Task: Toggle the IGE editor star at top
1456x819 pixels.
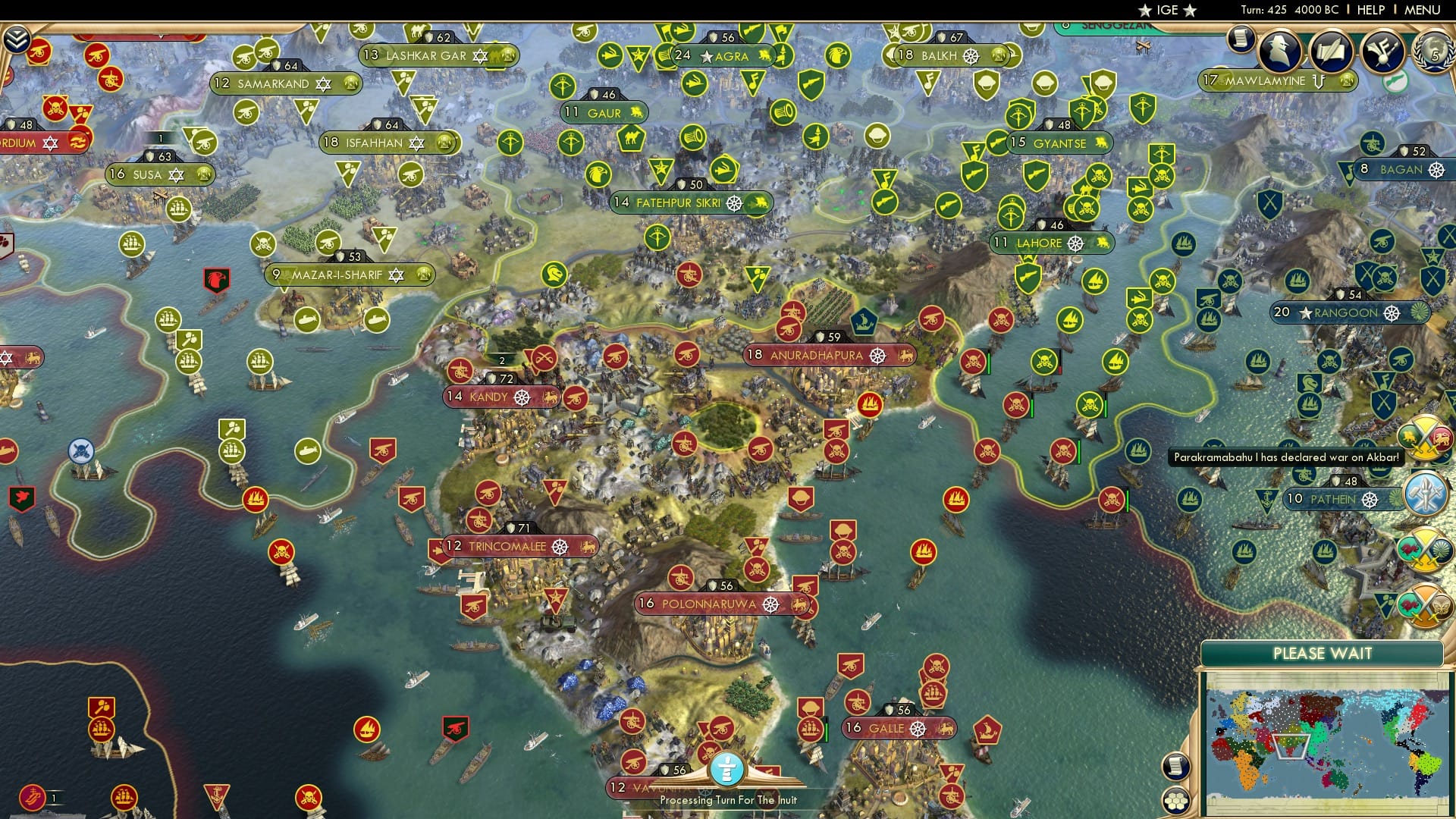Action: pos(1146,11)
